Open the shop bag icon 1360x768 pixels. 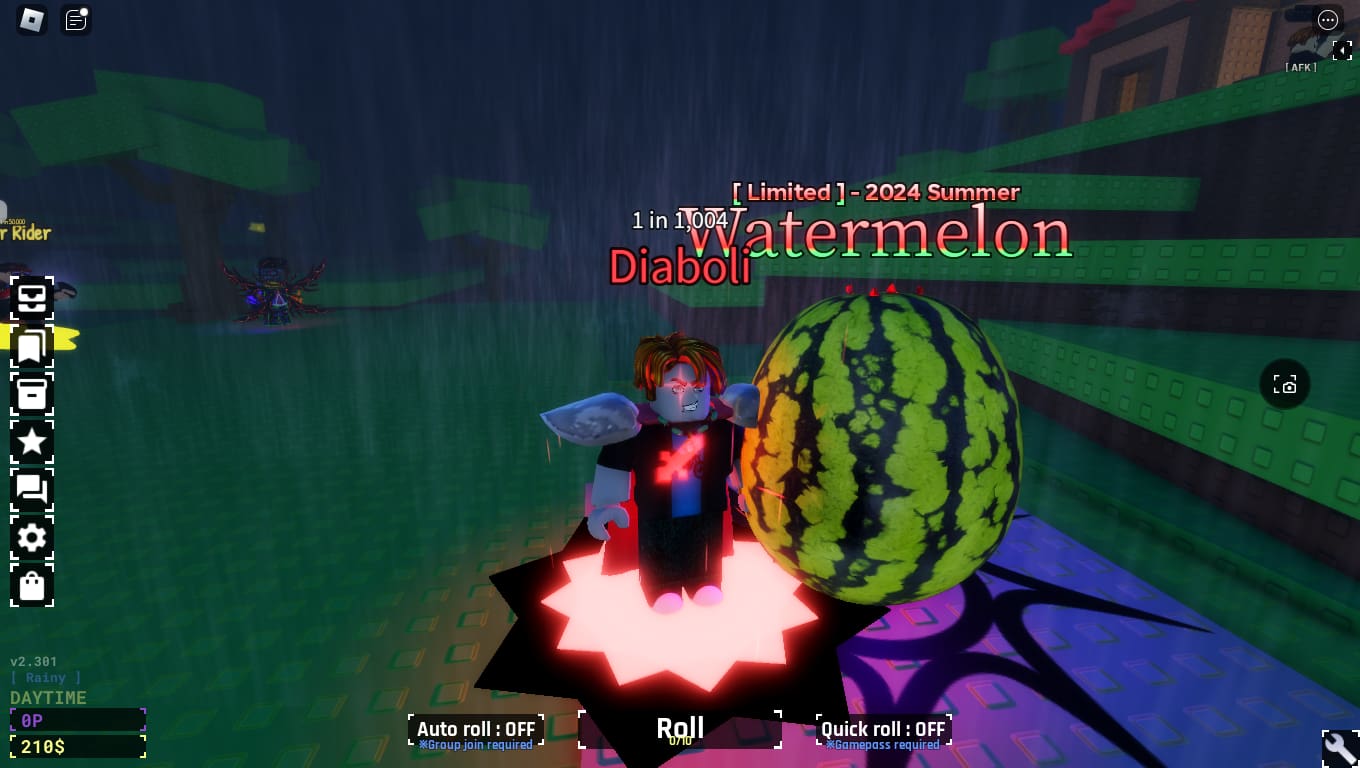[x=31, y=585]
